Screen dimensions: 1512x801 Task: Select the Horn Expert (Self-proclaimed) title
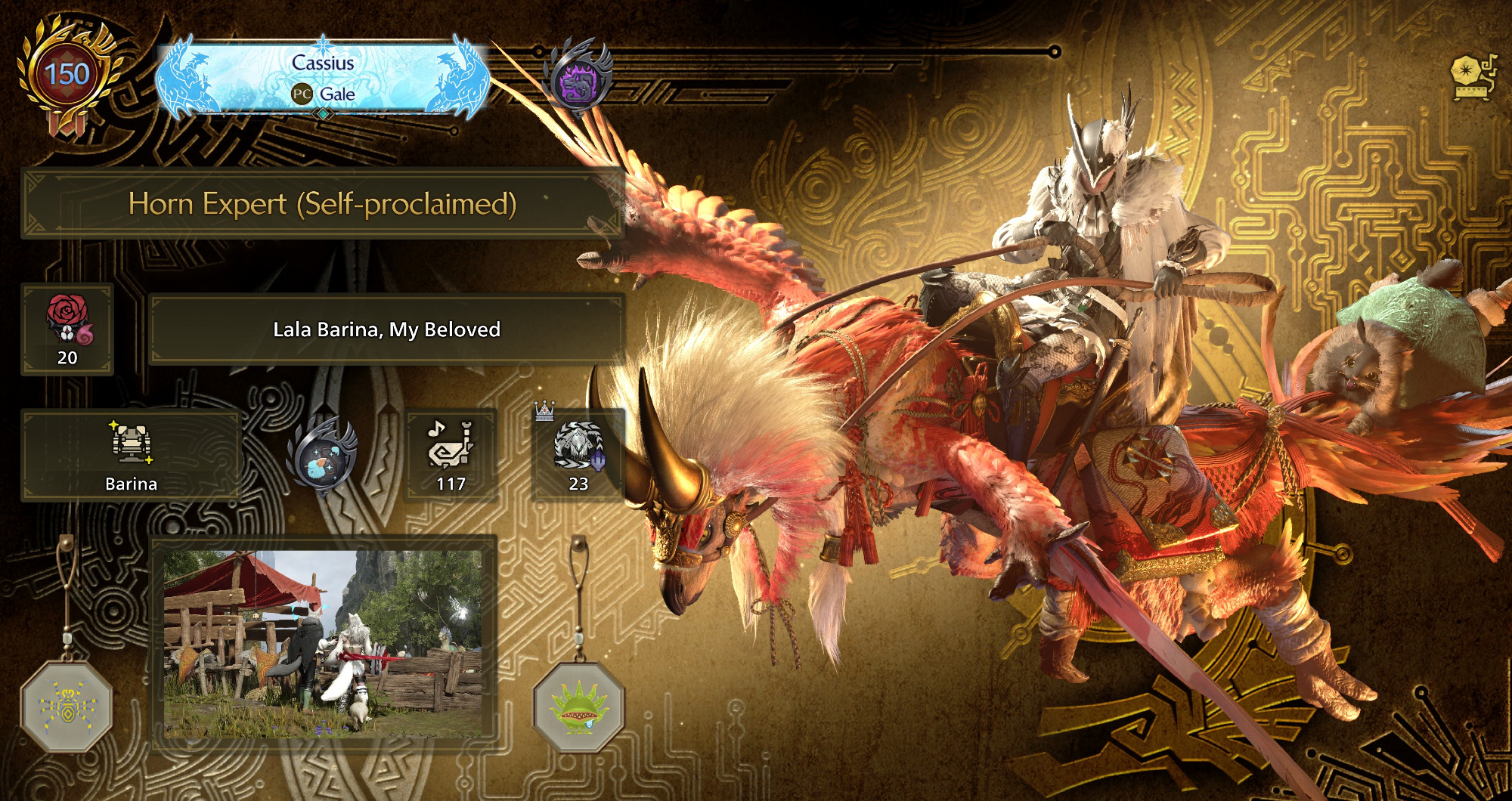pyautogui.click(x=323, y=204)
